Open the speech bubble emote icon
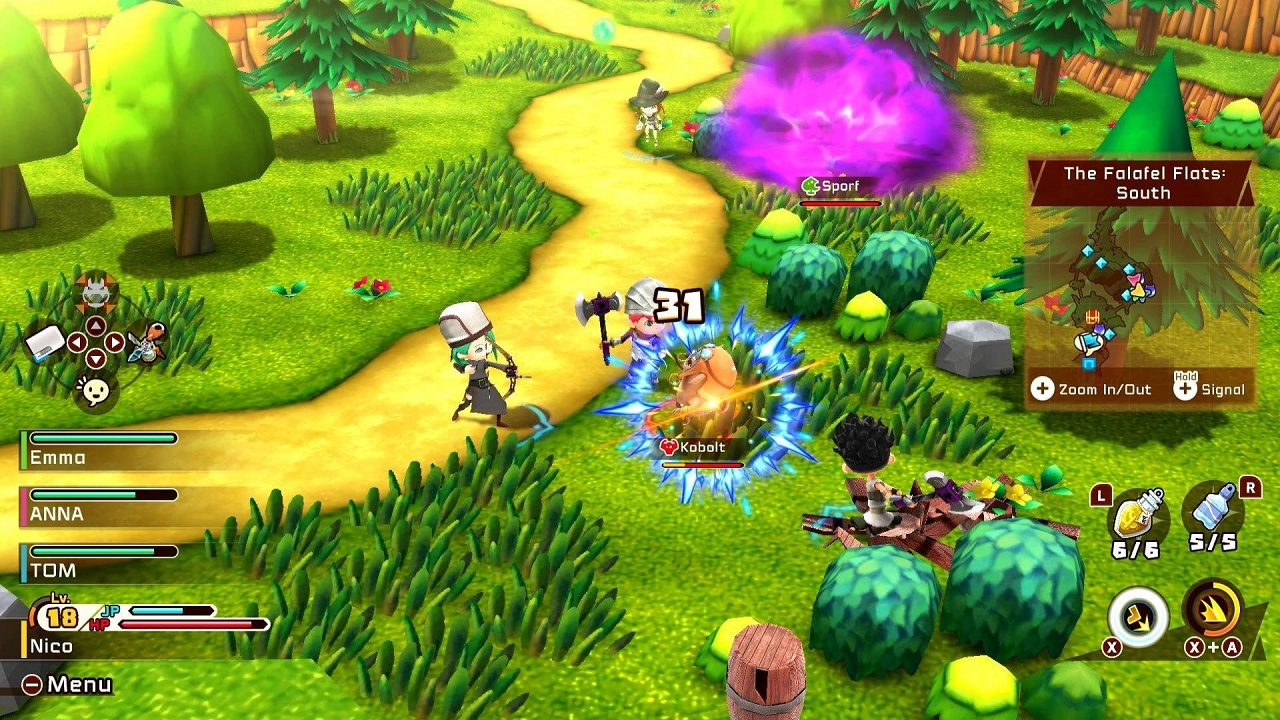 tap(95, 391)
